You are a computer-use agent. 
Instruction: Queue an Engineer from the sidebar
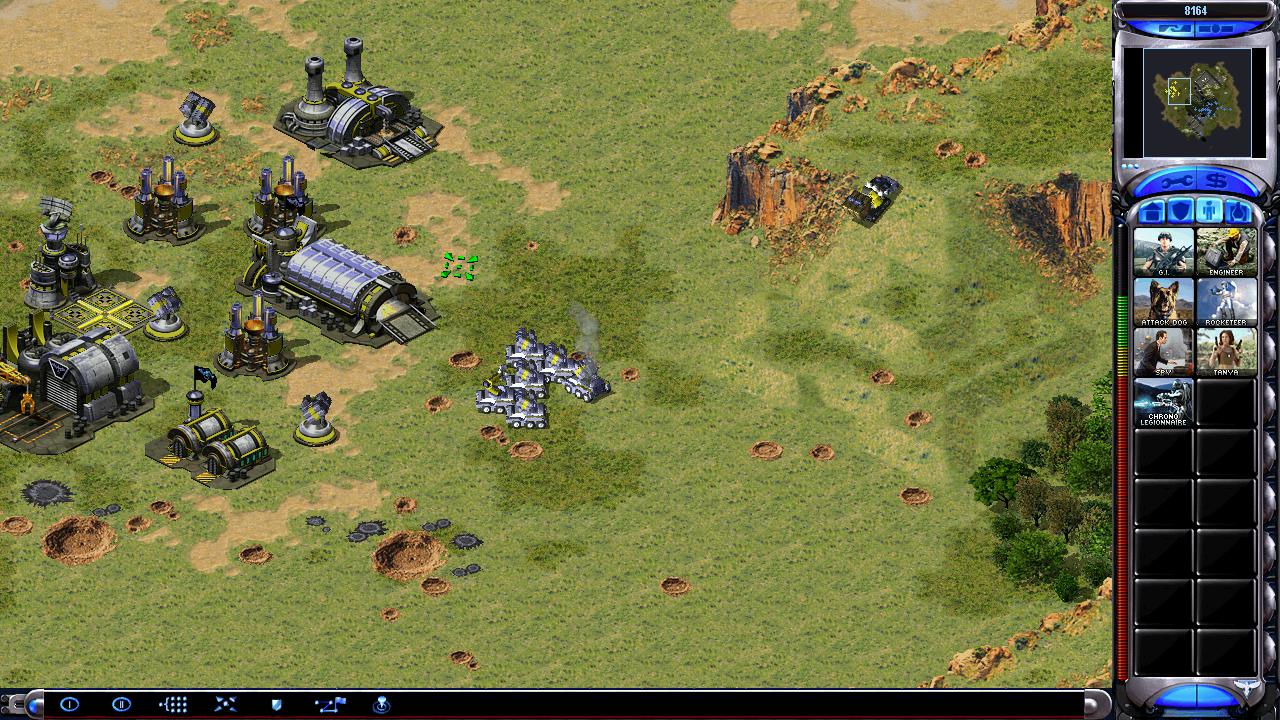[1226, 251]
